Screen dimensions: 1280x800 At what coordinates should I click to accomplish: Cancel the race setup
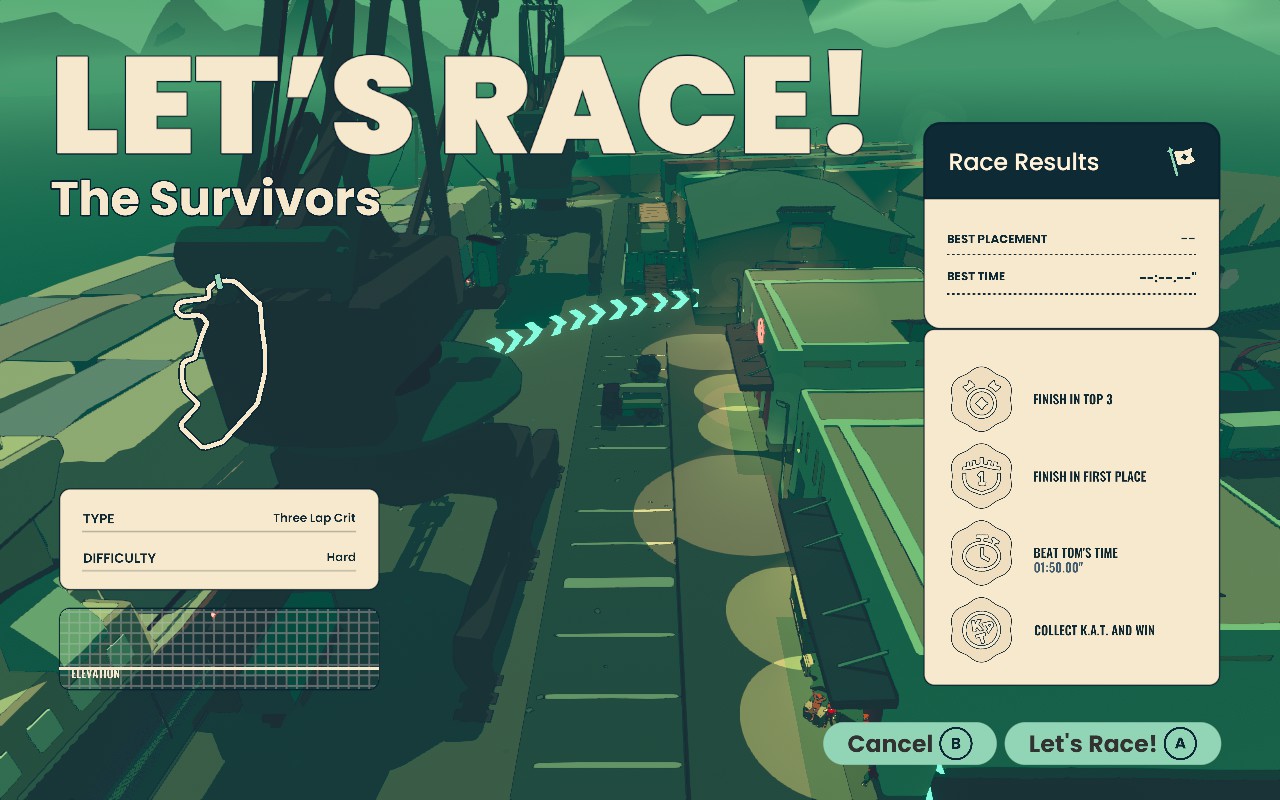point(909,744)
